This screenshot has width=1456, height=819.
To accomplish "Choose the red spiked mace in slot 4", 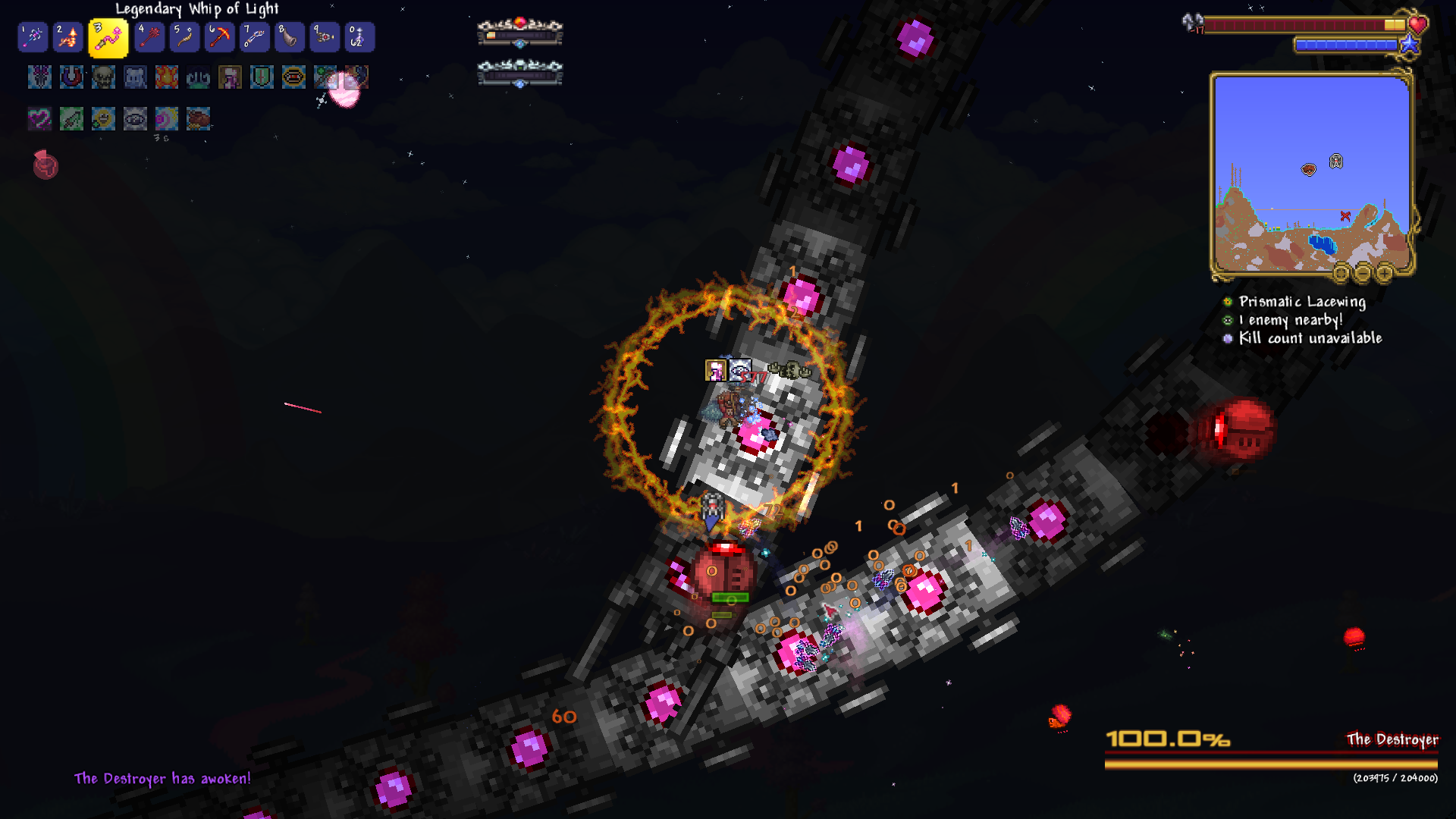I will [149, 37].
